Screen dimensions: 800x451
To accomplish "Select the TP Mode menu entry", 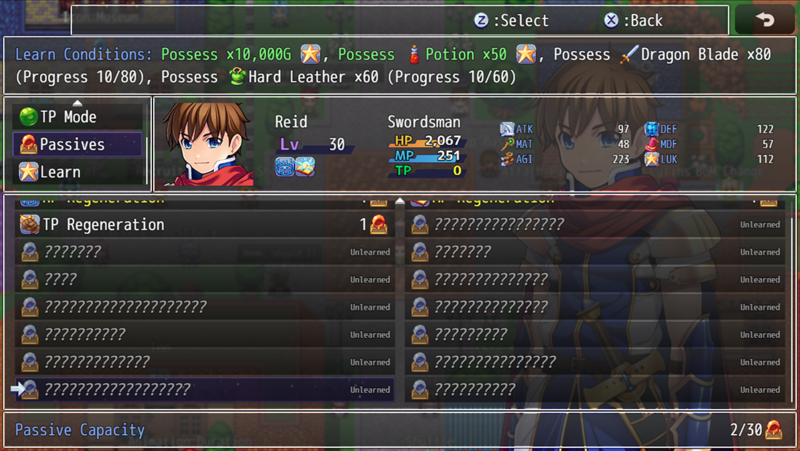I will point(68,117).
